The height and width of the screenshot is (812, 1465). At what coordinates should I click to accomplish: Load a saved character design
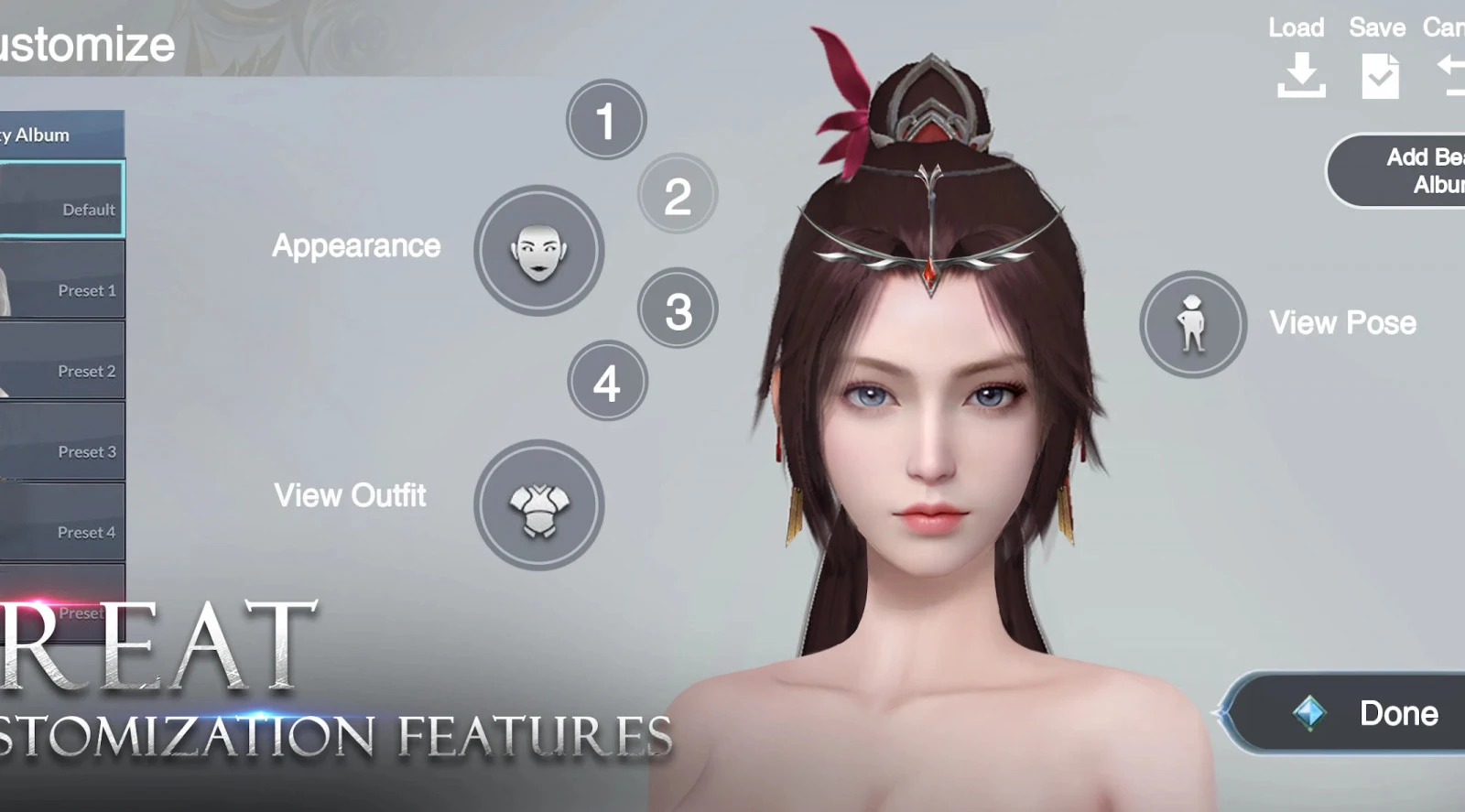point(1299,60)
